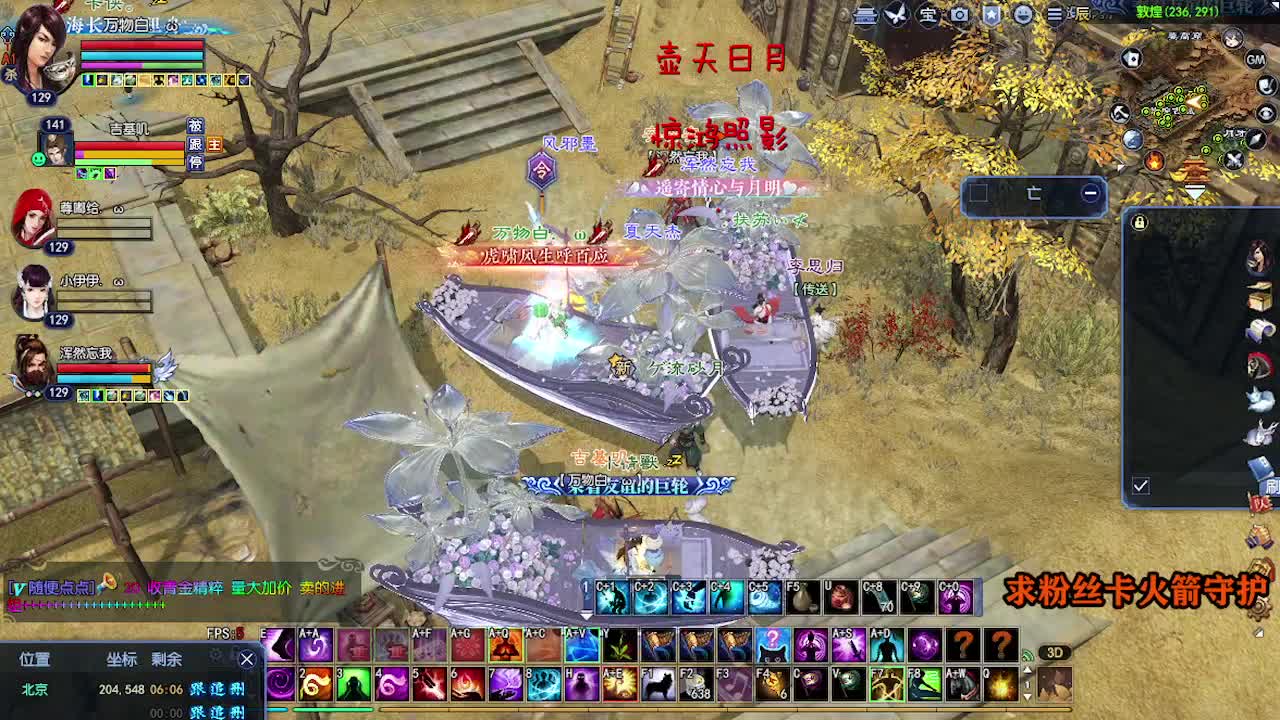Expand the white arrow below the minimap
This screenshot has height=720, width=1280.
click(1196, 189)
